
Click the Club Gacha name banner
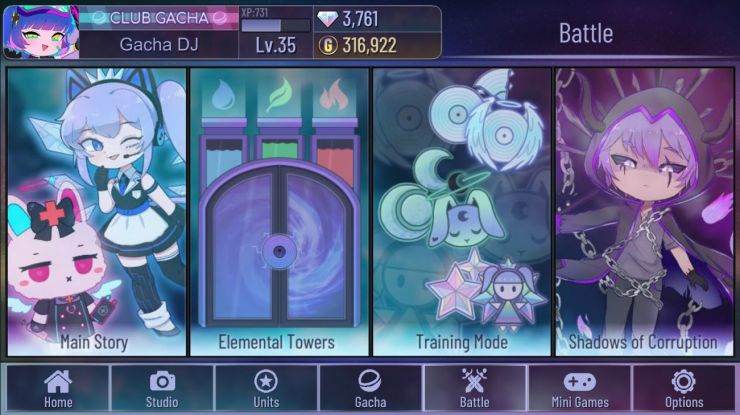point(157,18)
